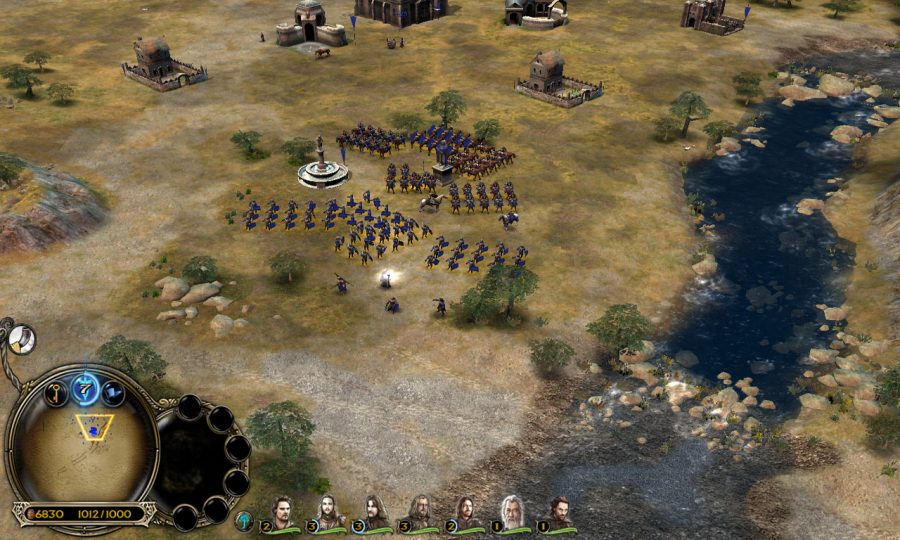The width and height of the screenshot is (900, 540).
Task: Click the round white horn icon
Action: [x=22, y=340]
